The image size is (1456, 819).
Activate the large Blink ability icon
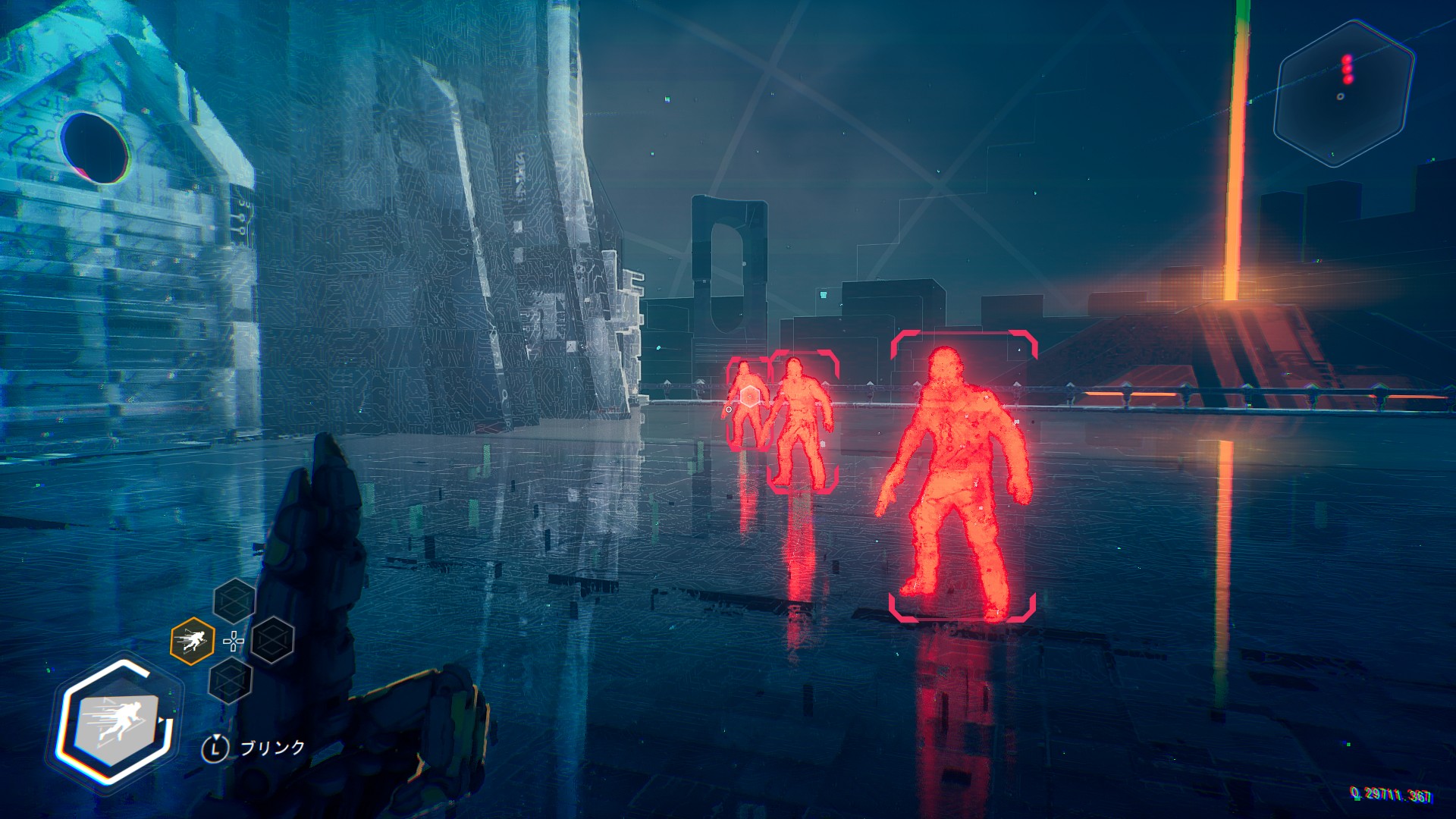[x=118, y=723]
